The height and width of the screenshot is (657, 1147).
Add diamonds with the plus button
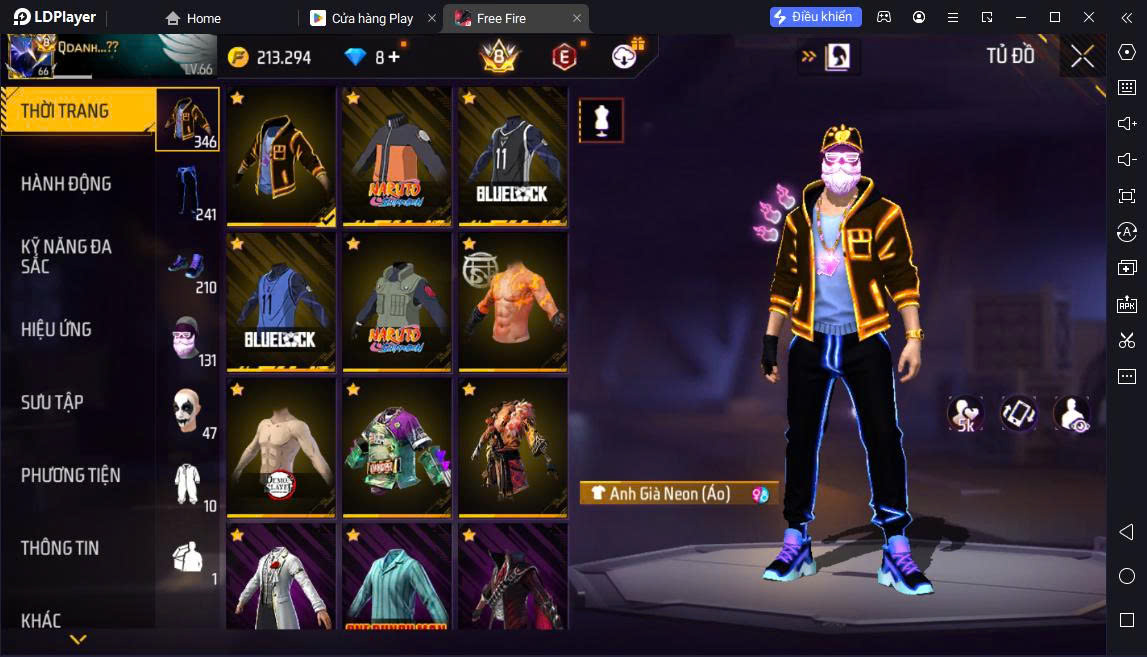point(394,57)
